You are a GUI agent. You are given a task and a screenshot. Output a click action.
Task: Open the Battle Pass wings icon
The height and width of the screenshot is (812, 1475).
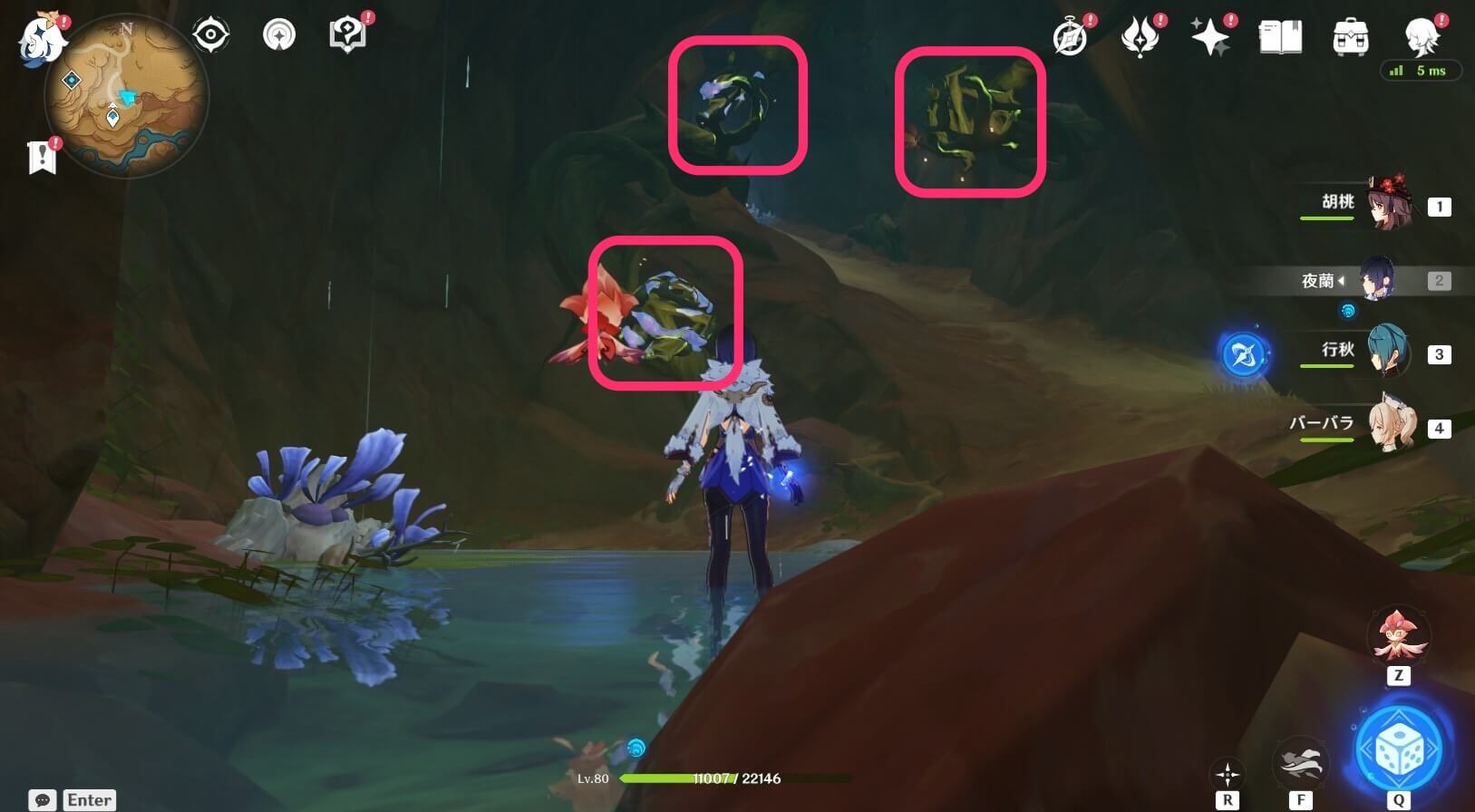click(x=1141, y=36)
